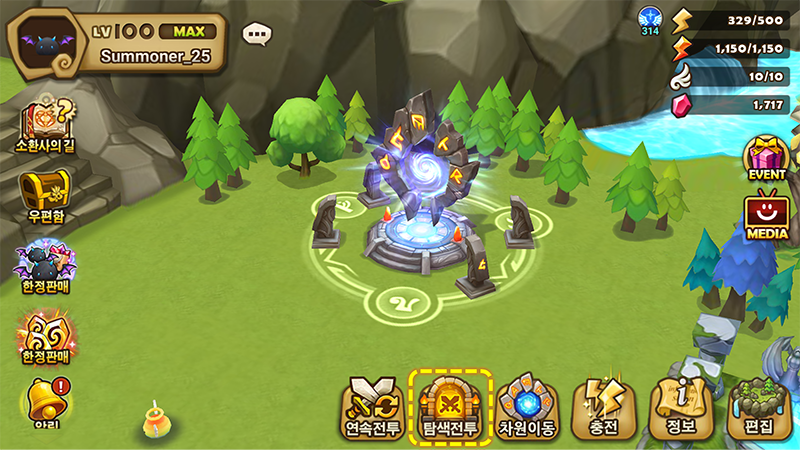
Task: Open the 소환사의 길 guide book
Action: tap(45, 125)
